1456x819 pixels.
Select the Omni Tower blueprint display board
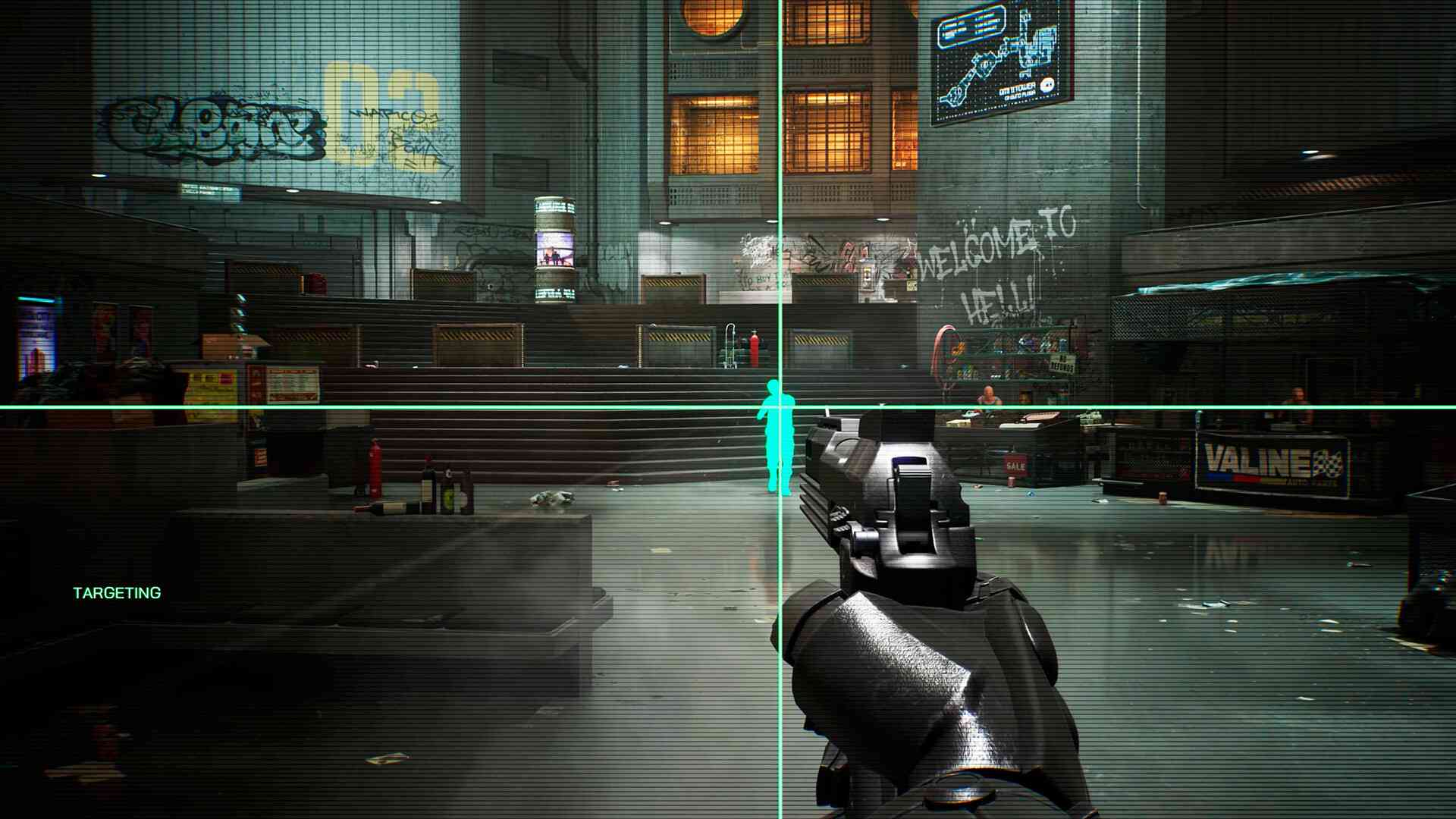tap(1001, 57)
